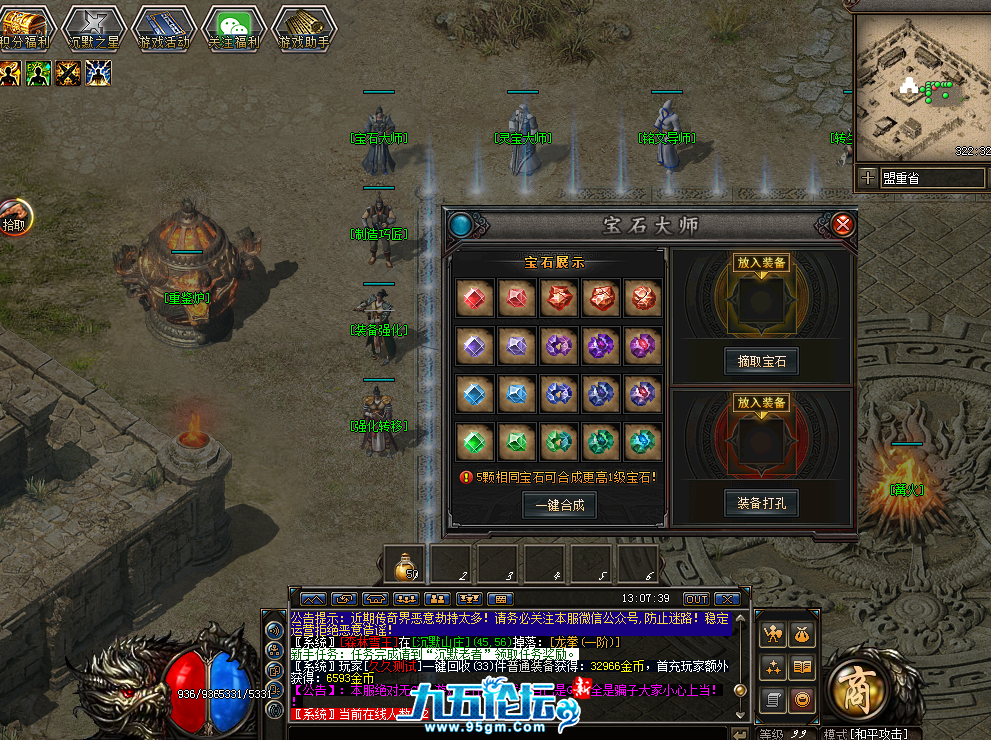
Task: Open the money bag inventory icon
Action: 802,633
